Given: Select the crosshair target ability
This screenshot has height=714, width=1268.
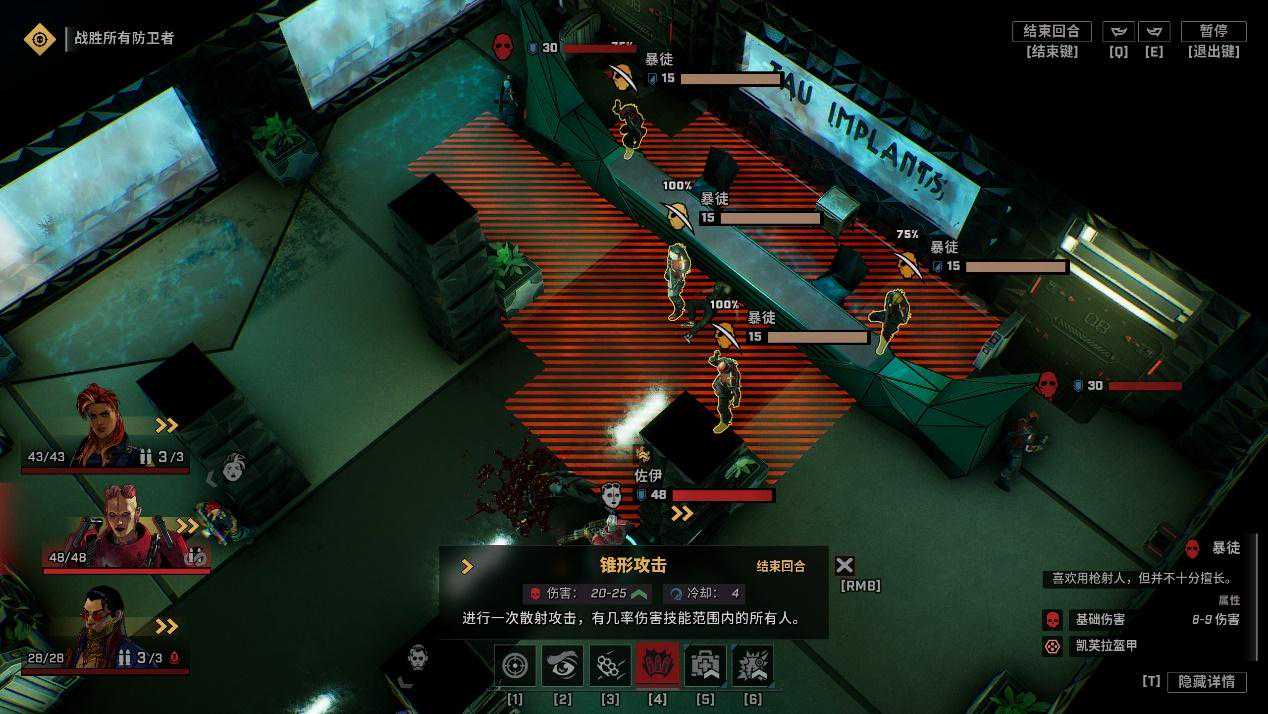Looking at the screenshot, I should point(515,665).
